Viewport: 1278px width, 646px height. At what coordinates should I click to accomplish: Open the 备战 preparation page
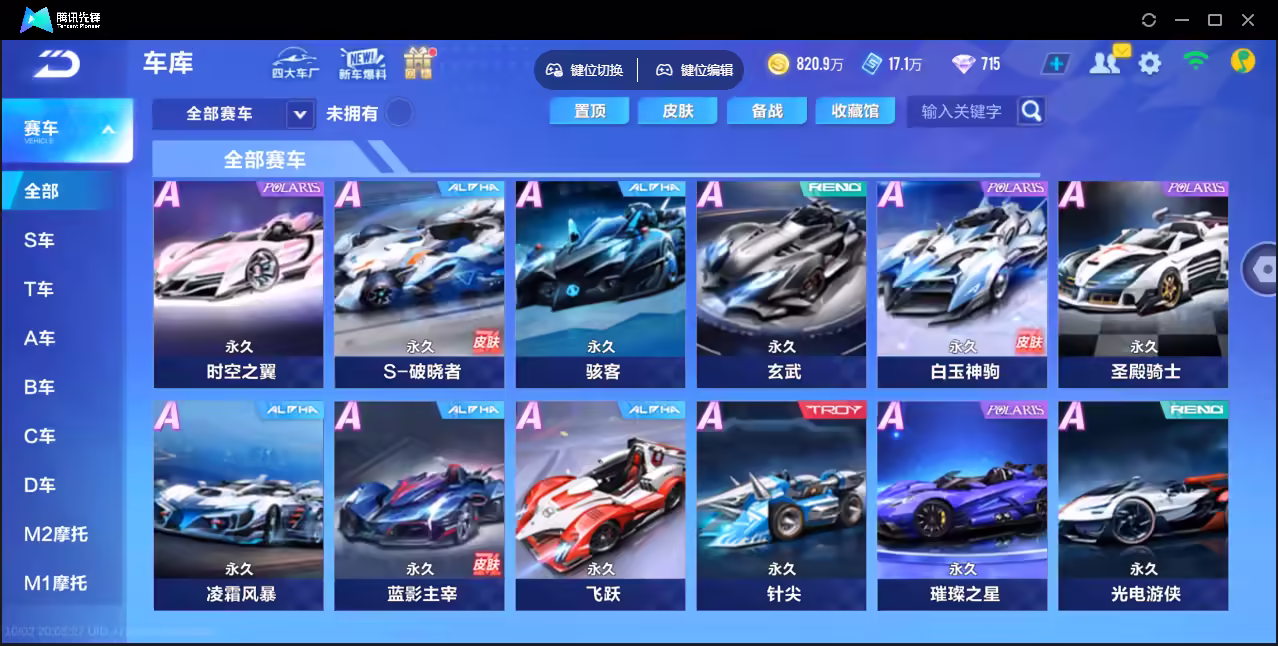(x=767, y=111)
